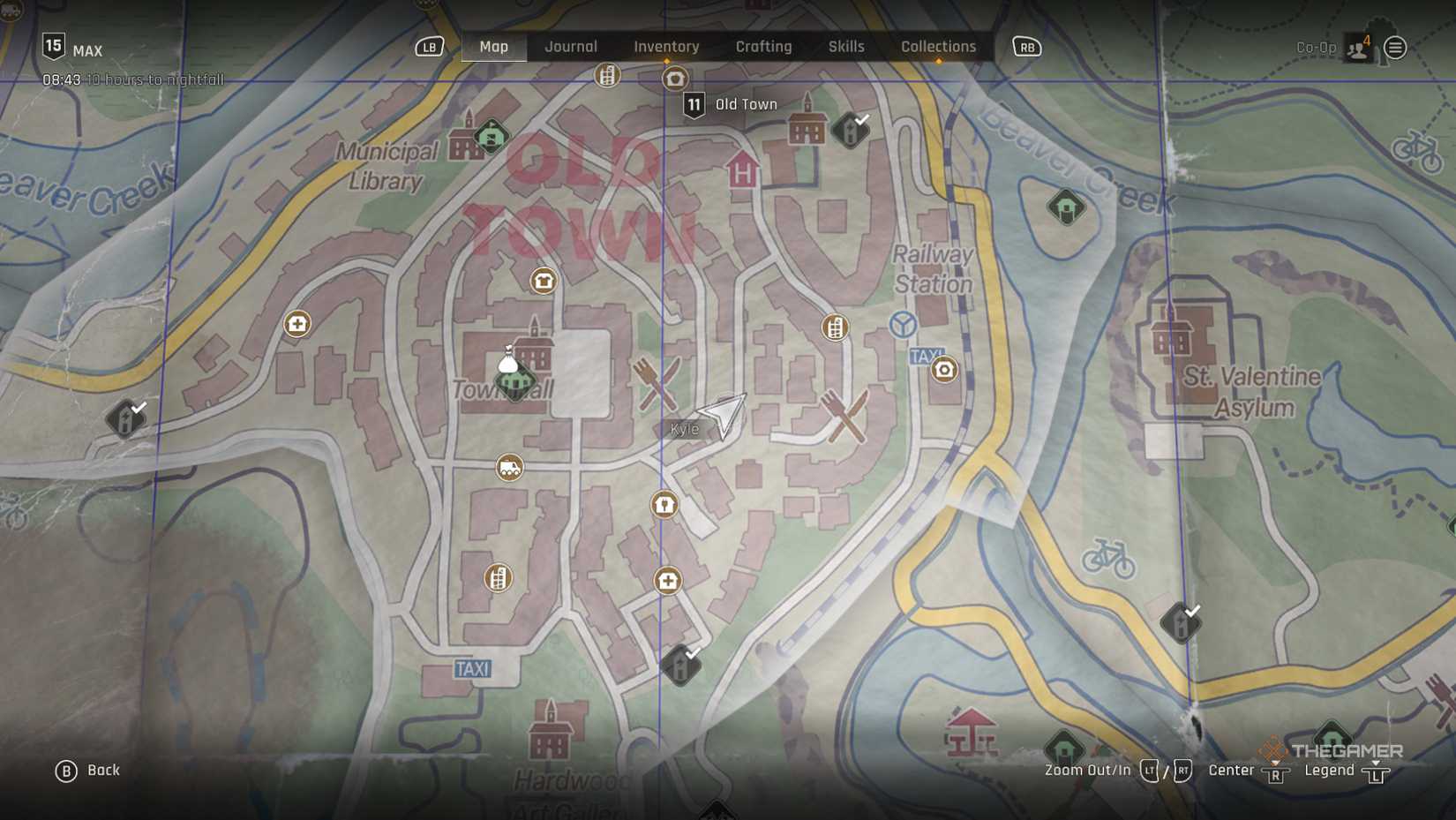1456x820 pixels.
Task: Choose the keyhole marker on the map
Action: tap(664, 504)
